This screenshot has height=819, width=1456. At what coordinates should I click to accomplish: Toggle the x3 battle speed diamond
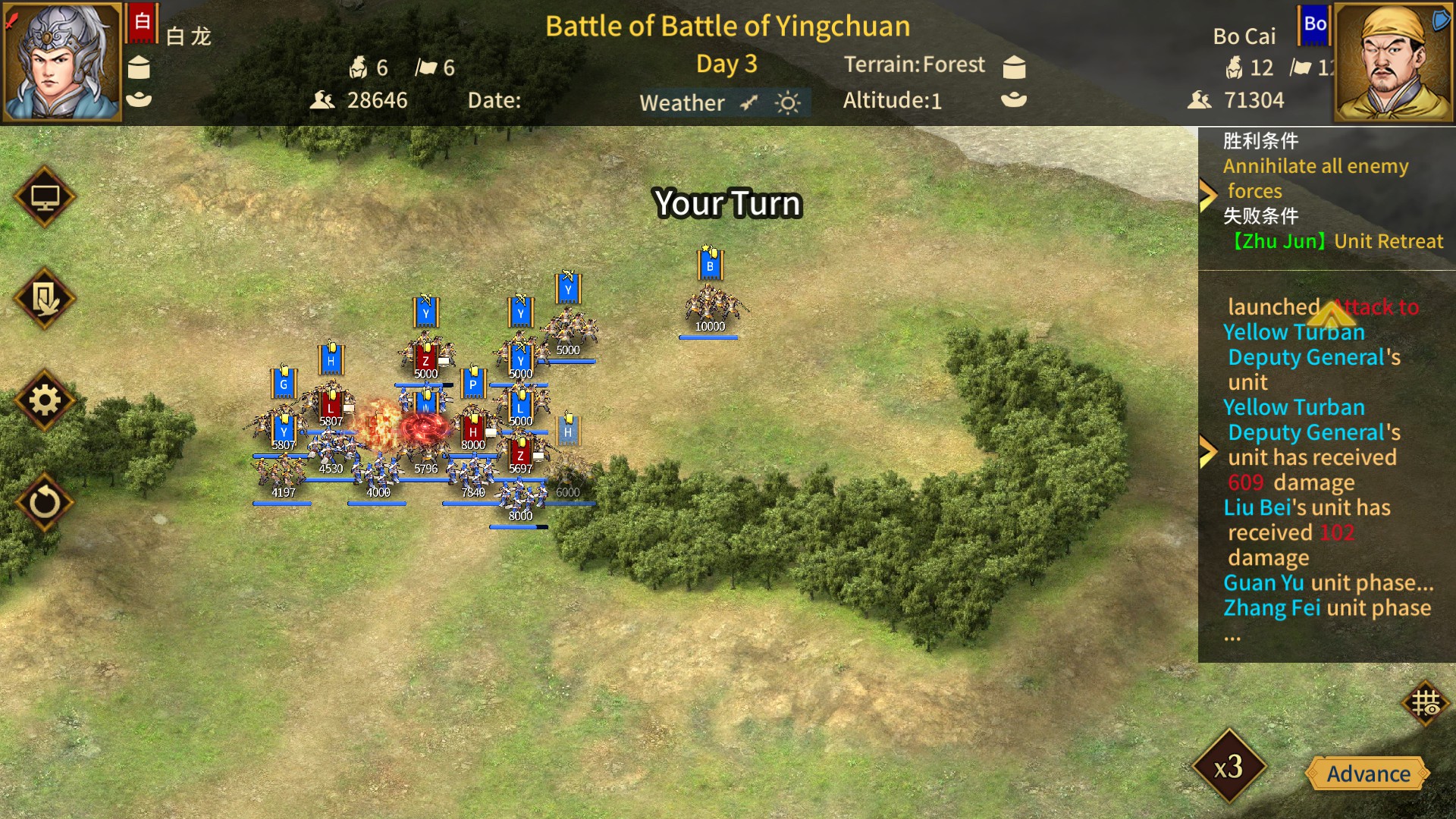pos(1228,767)
